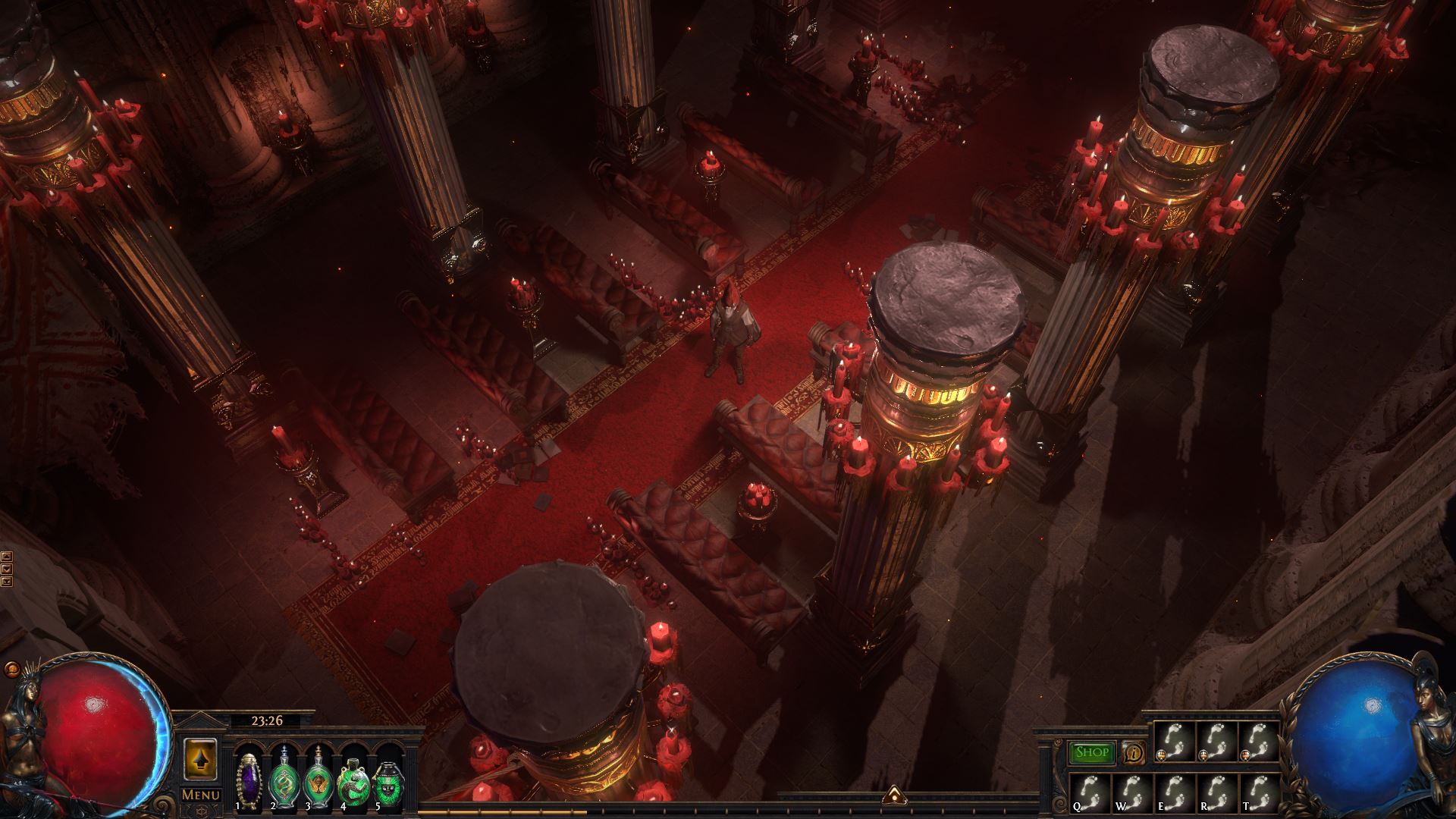The height and width of the screenshot is (819, 1456).
Task: Open the green Shop button
Action: [x=1092, y=752]
